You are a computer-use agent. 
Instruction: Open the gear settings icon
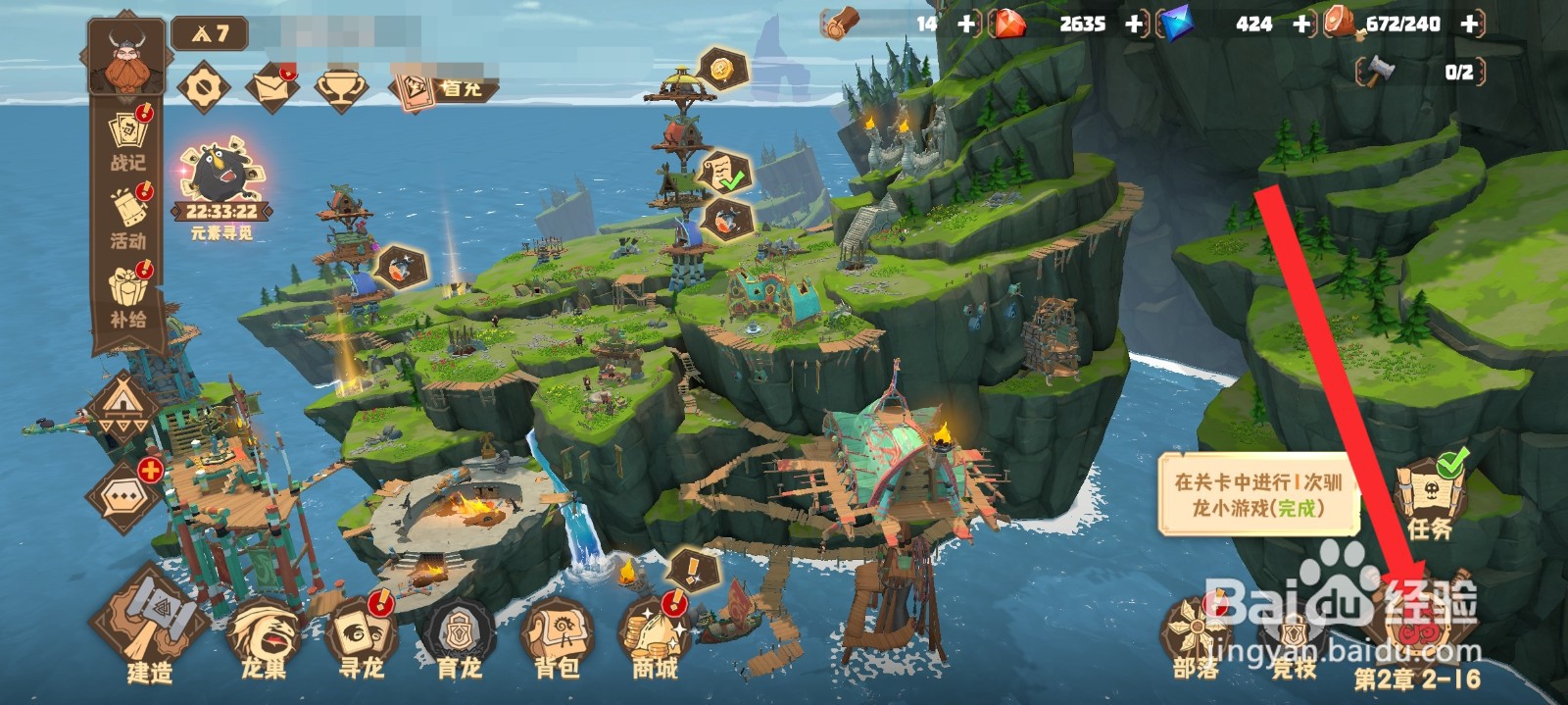pos(204,87)
